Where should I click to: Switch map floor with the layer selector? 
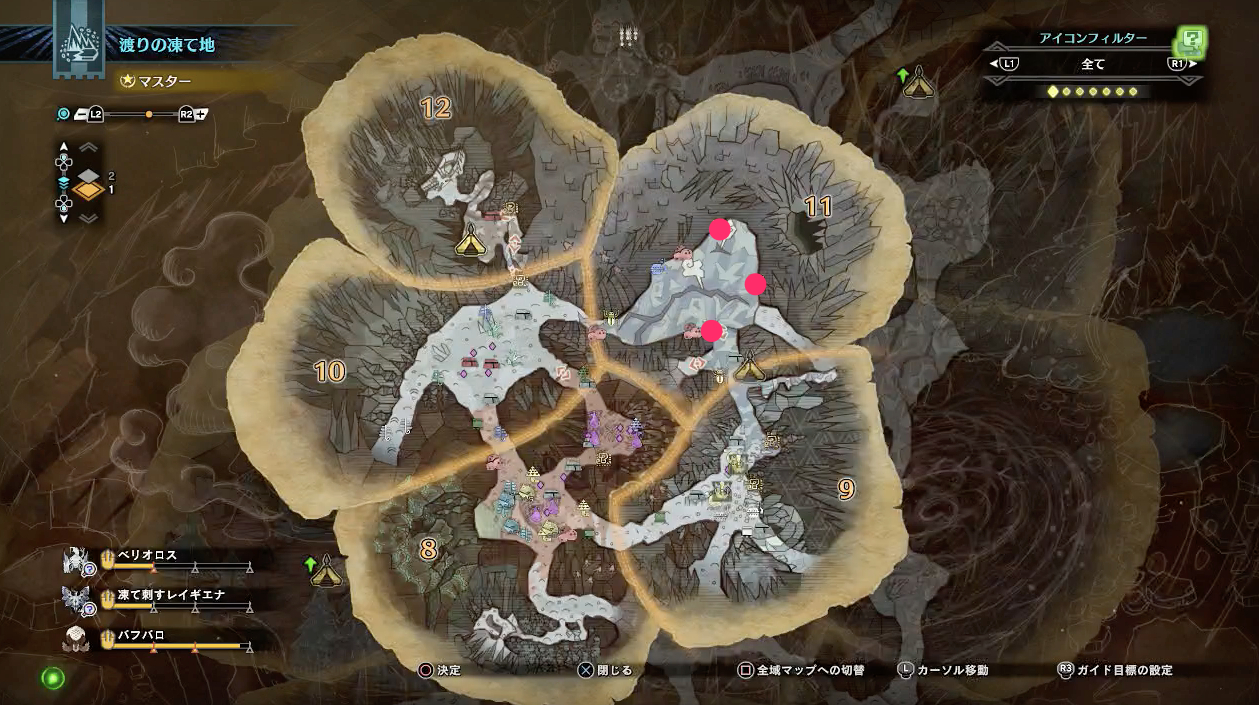tap(89, 183)
